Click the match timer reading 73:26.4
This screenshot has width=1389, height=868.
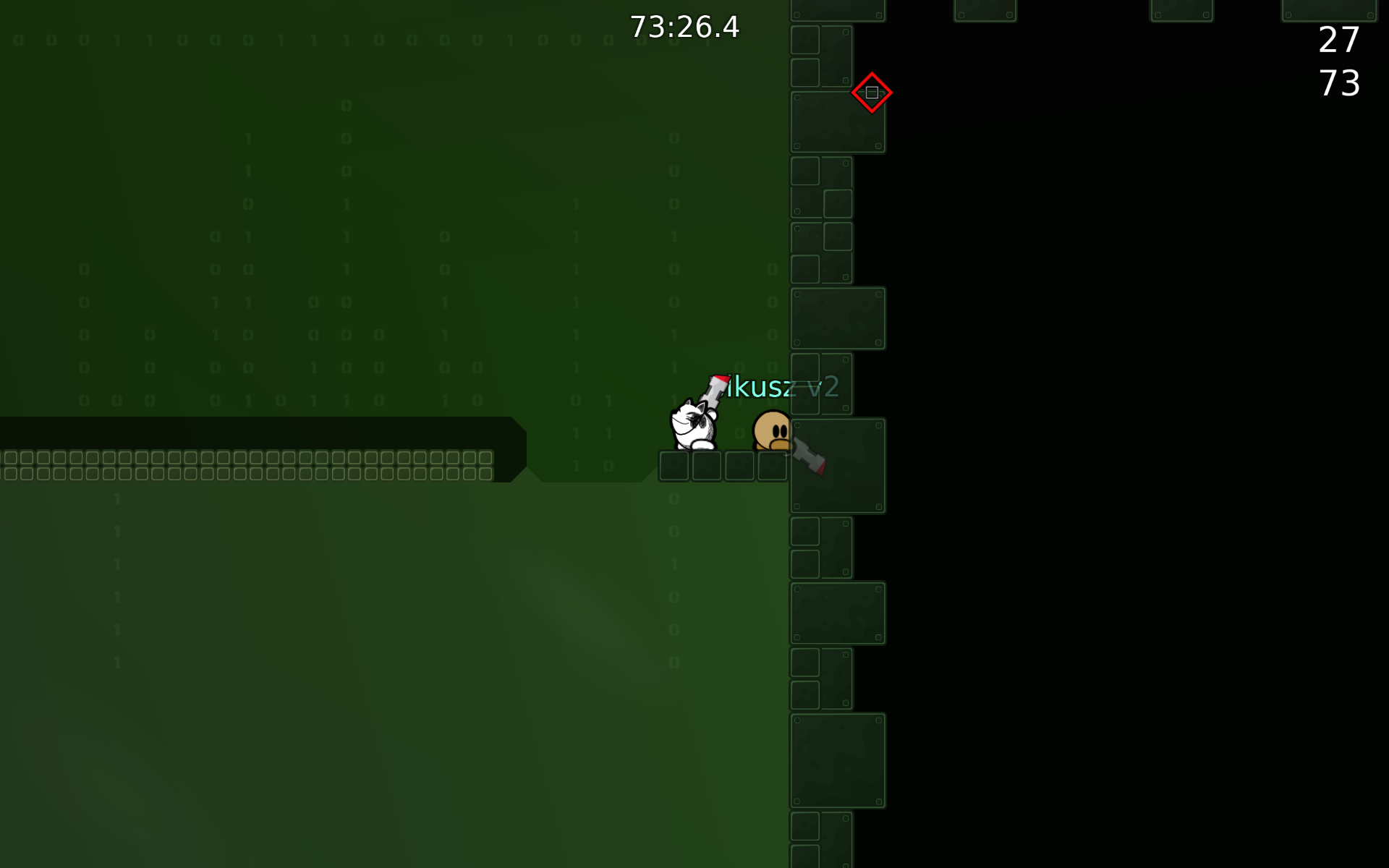pyautogui.click(x=684, y=27)
